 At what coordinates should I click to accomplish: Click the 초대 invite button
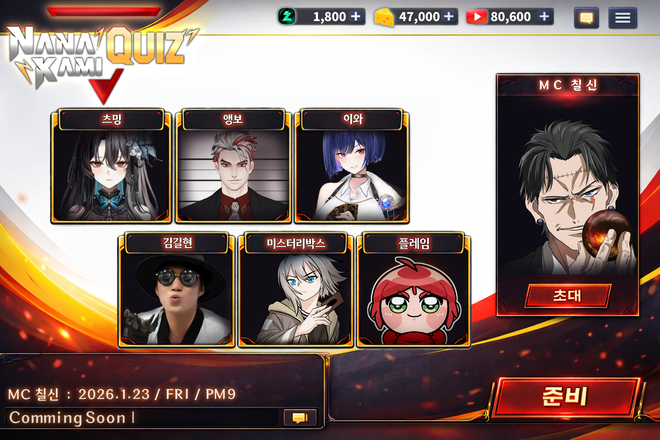[x=567, y=295]
